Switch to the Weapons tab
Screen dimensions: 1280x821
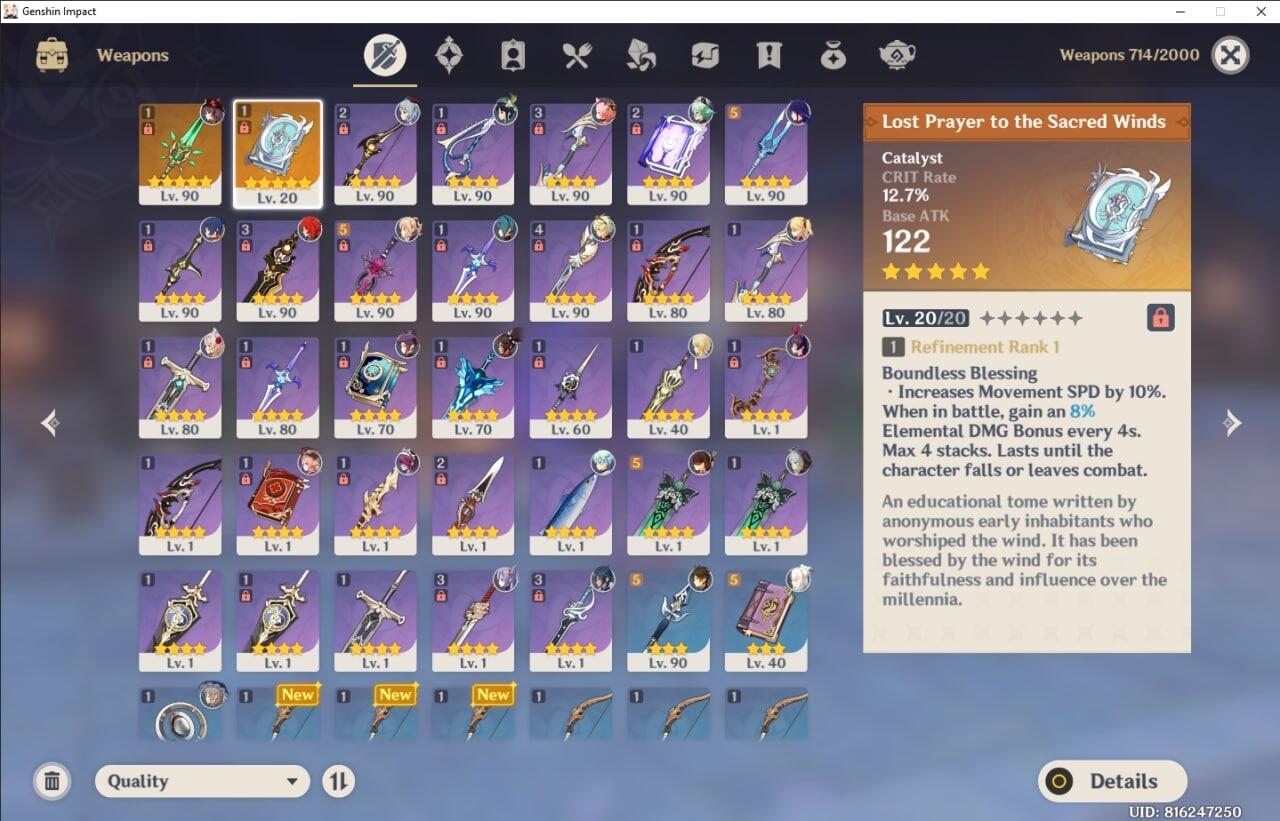[385, 55]
